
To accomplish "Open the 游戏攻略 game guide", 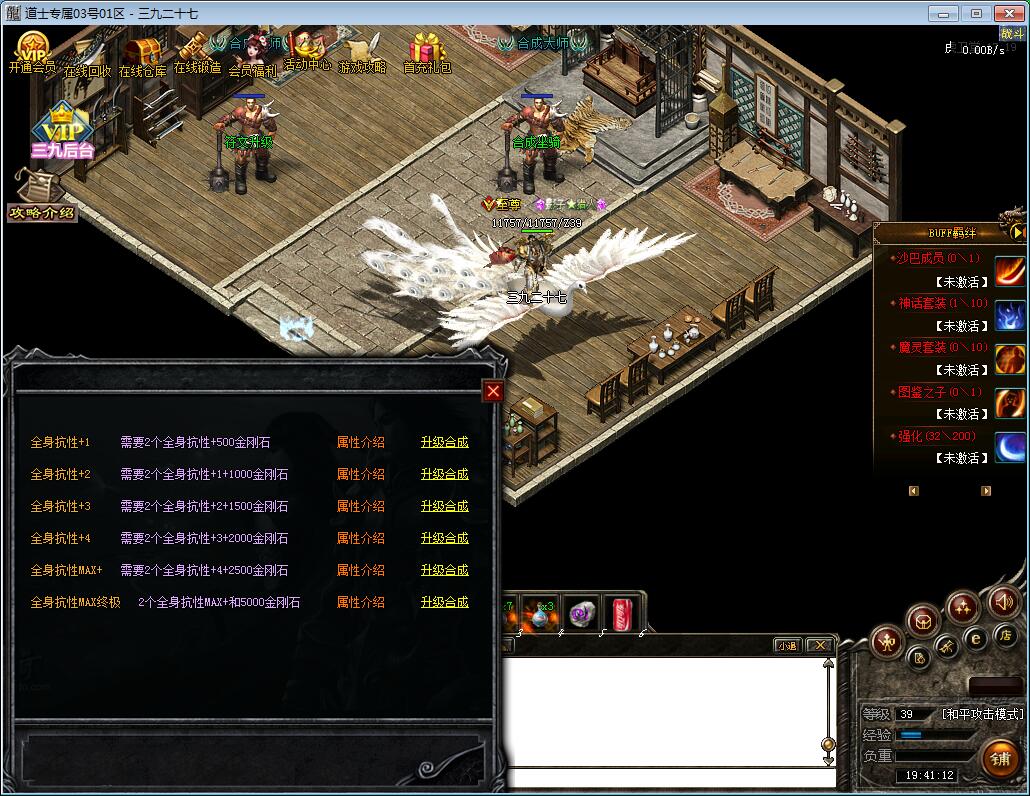I will [x=362, y=52].
